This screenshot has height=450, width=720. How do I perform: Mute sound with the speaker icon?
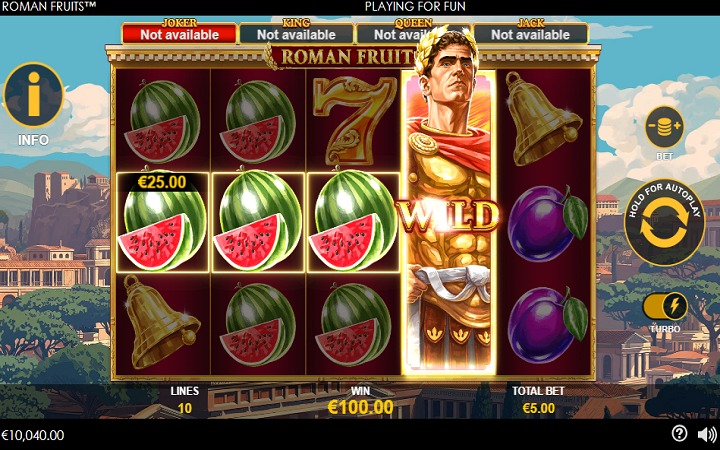click(707, 434)
